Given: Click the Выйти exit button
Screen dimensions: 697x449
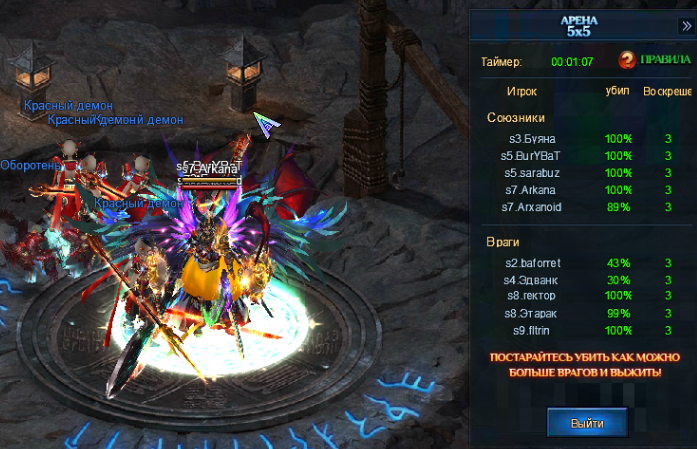Looking at the screenshot, I should (x=587, y=423).
